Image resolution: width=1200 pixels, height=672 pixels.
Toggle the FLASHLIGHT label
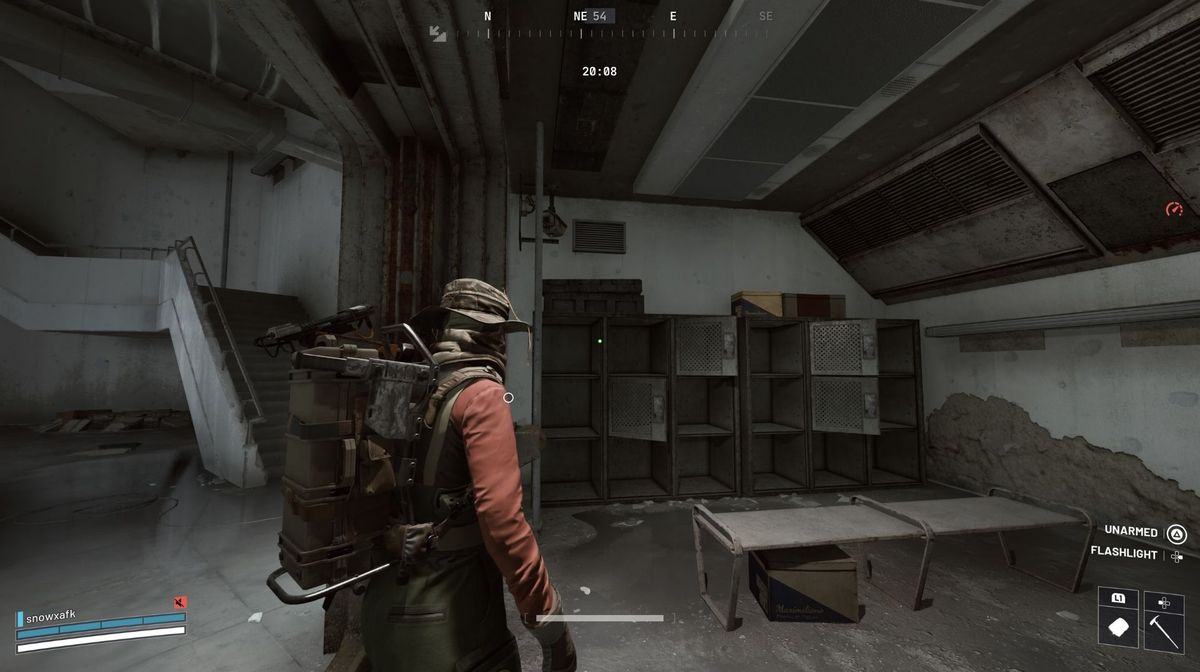(x=1123, y=554)
